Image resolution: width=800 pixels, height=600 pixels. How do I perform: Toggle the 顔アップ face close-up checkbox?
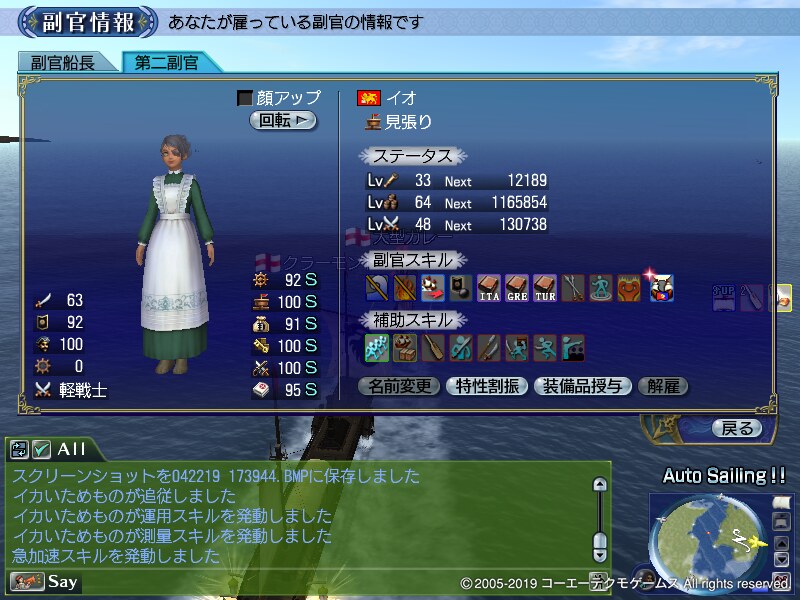(x=245, y=98)
